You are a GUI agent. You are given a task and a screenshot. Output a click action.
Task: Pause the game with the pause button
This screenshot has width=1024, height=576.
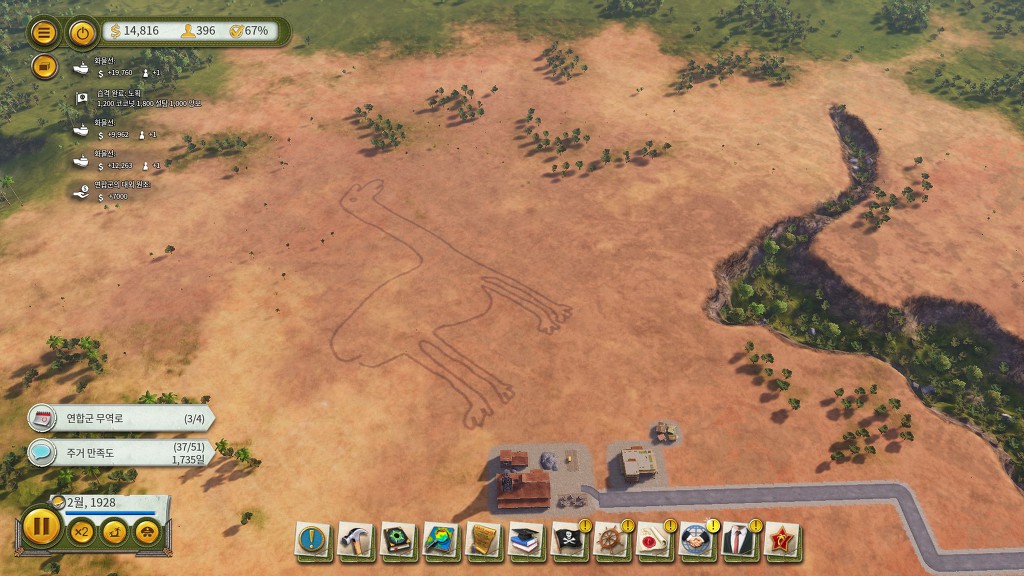tap(41, 526)
